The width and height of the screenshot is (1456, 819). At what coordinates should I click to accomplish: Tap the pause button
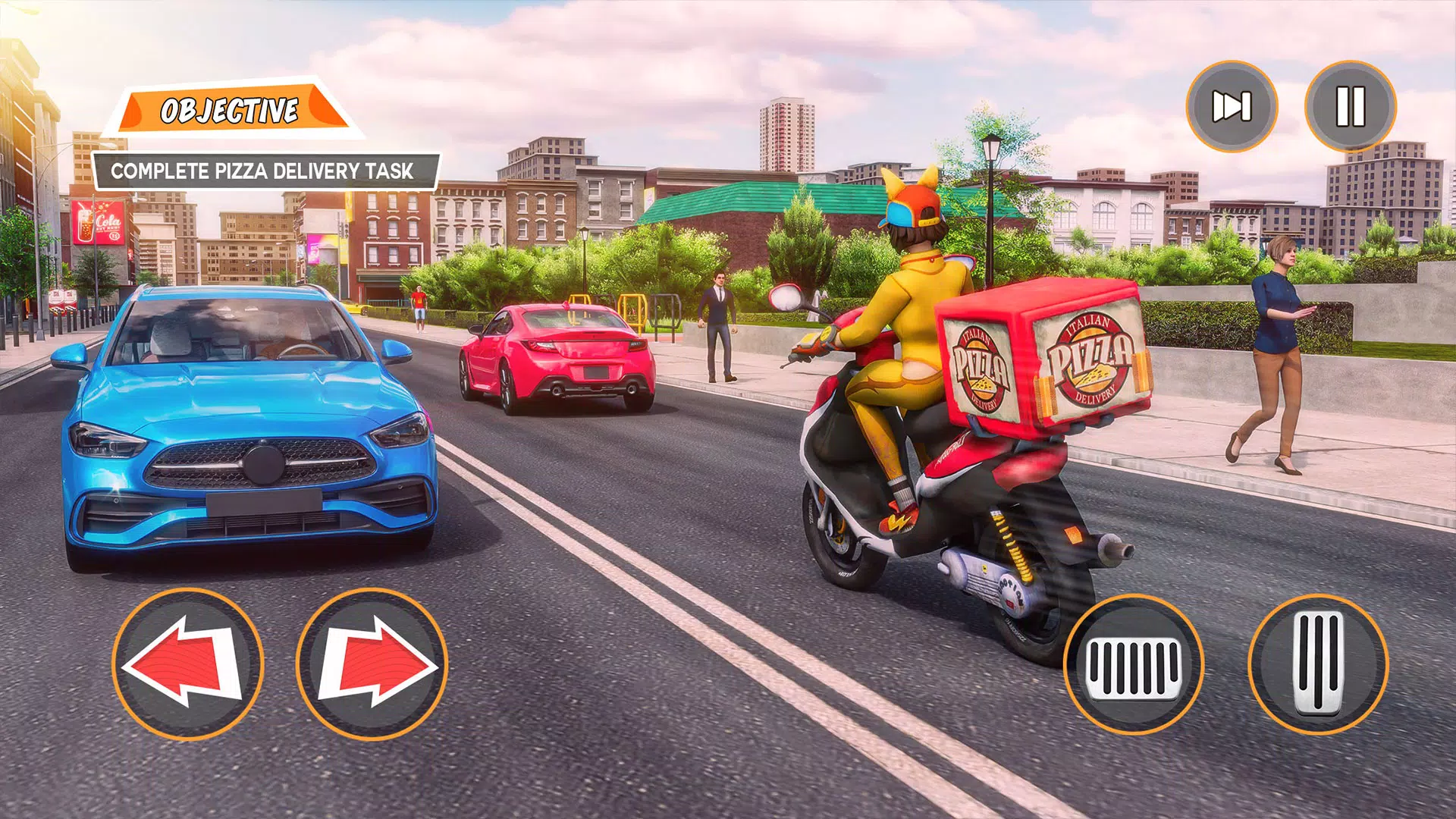pos(1350,106)
